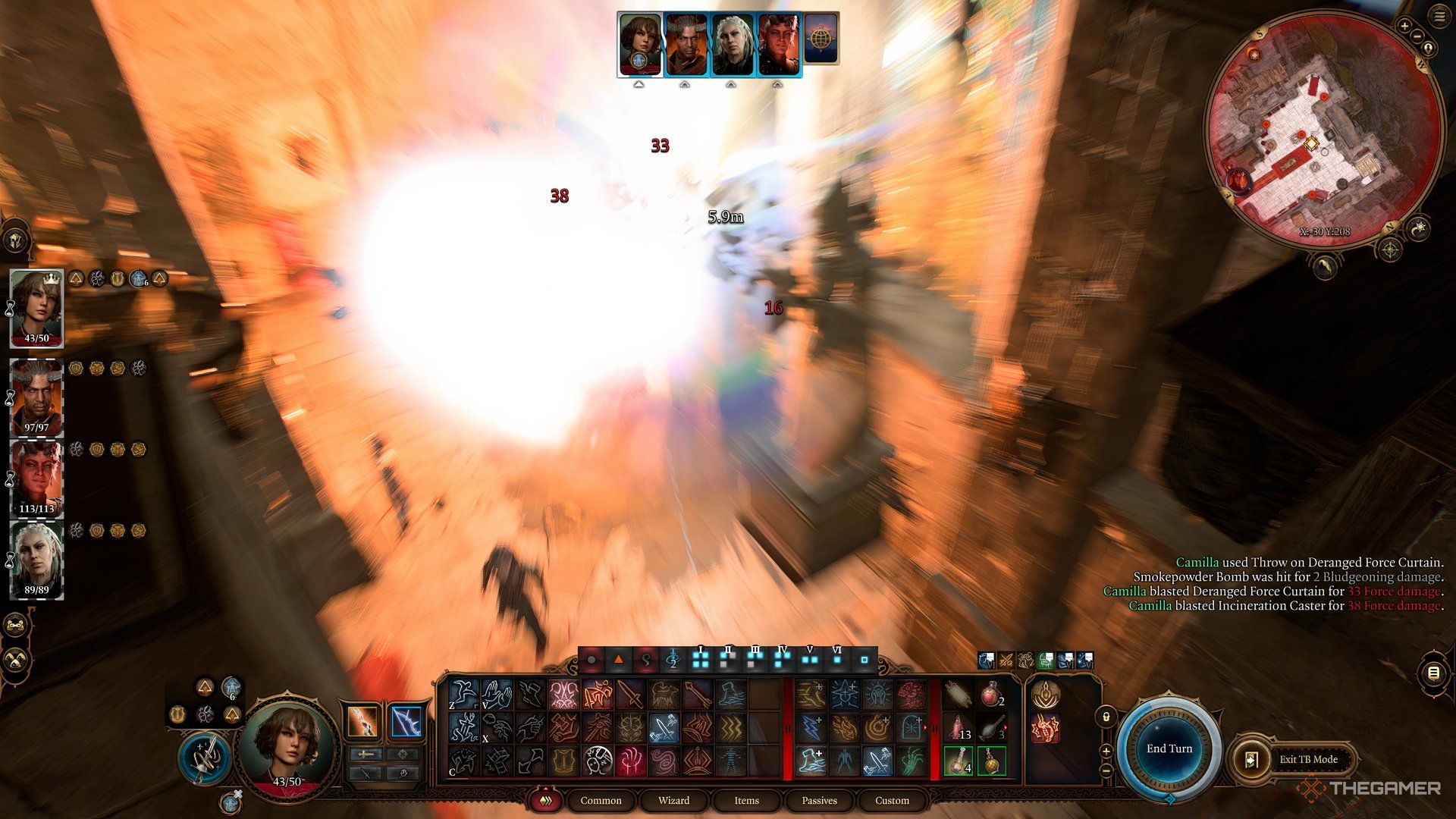Switch to the Custom hotbar tab
The image size is (1456, 819).
tap(892, 800)
